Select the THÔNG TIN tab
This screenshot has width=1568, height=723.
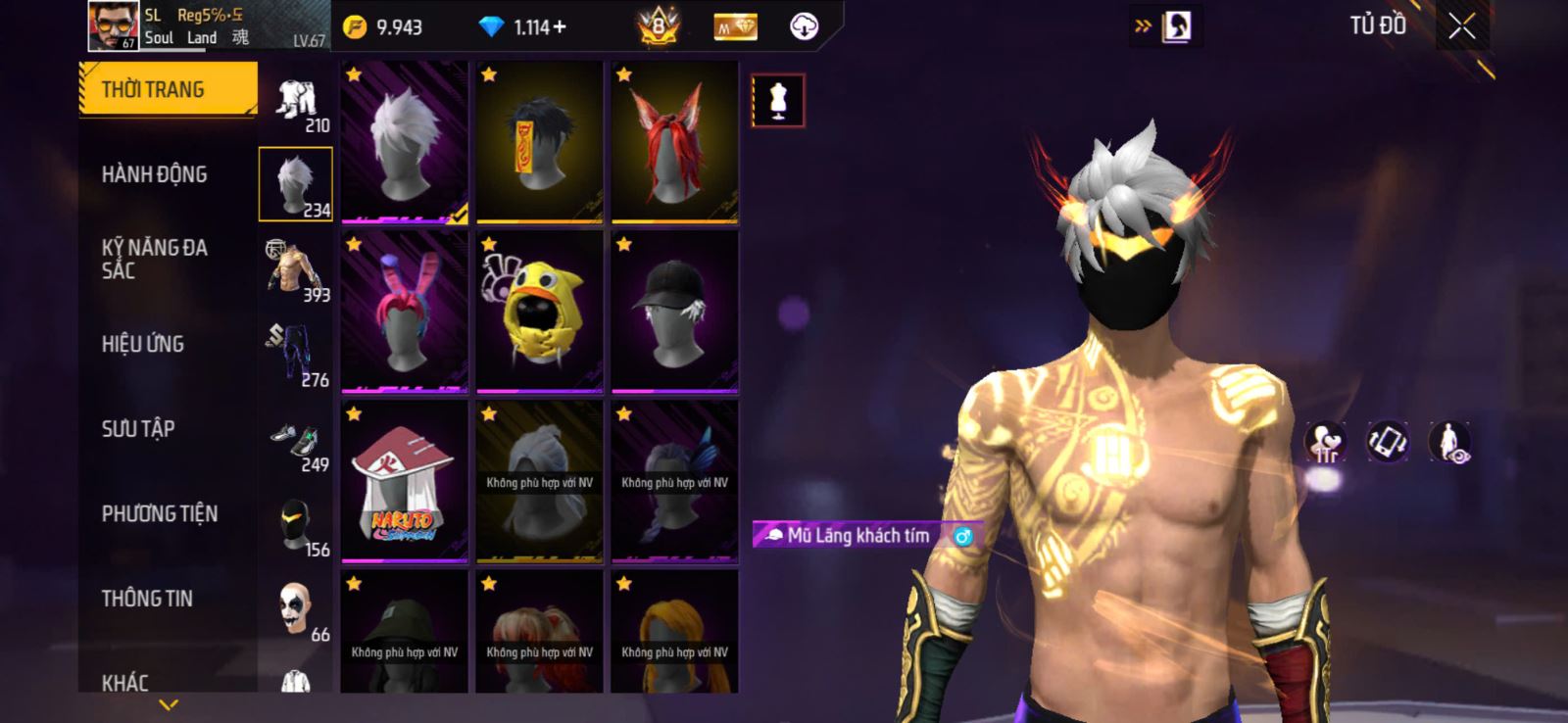pos(147,599)
